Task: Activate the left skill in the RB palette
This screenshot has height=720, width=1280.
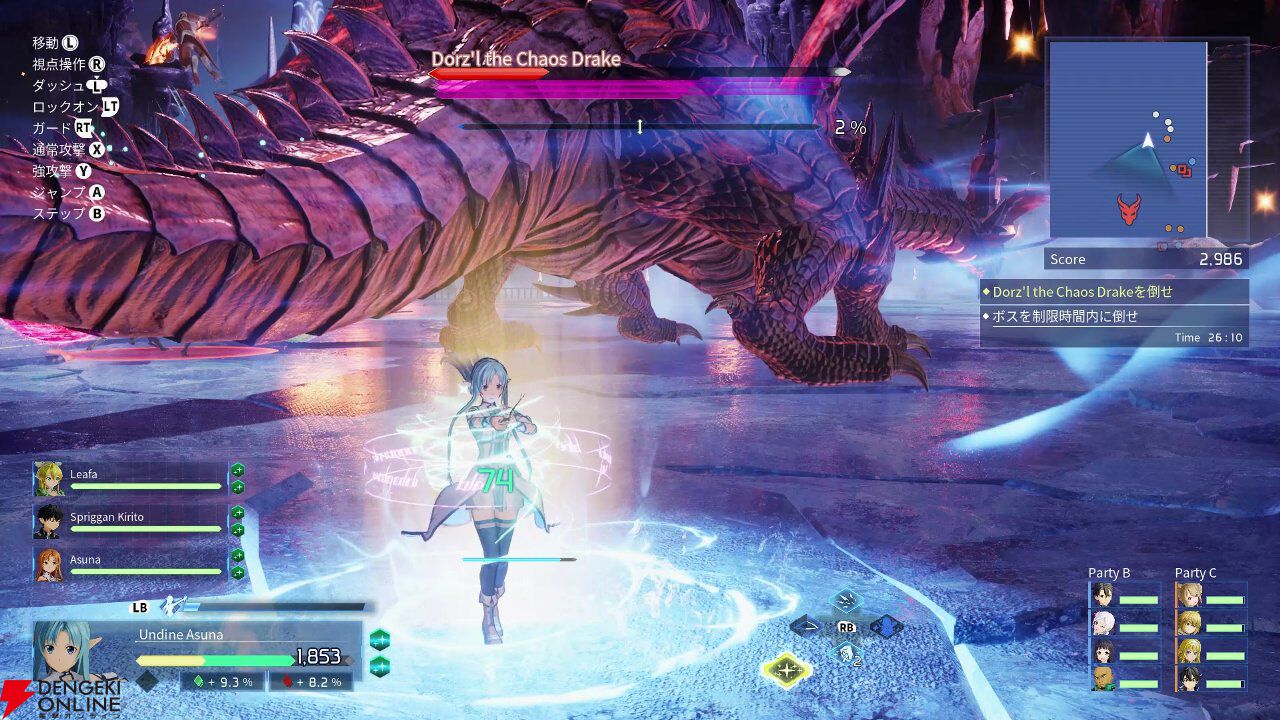Action: 806,627
